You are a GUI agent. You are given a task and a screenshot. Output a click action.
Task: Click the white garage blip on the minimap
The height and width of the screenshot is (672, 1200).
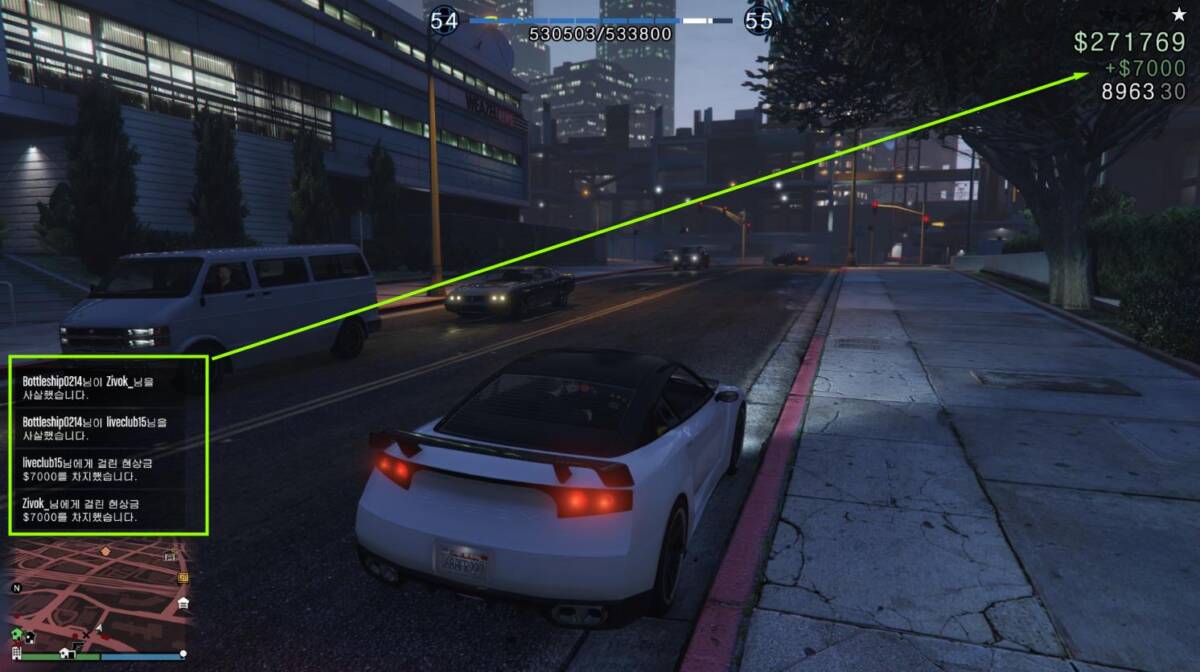coord(183,603)
